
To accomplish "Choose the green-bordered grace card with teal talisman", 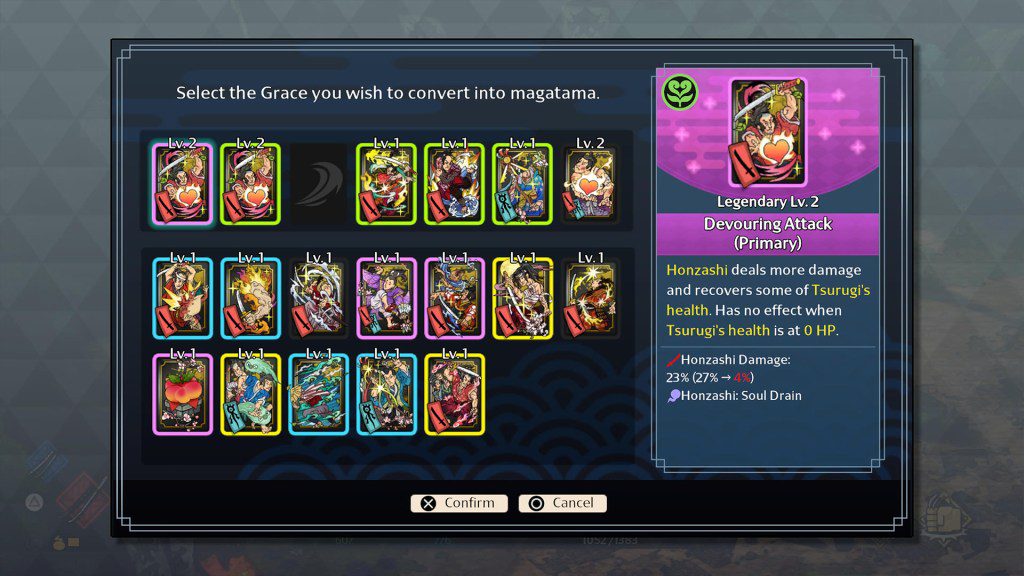I will [x=522, y=184].
